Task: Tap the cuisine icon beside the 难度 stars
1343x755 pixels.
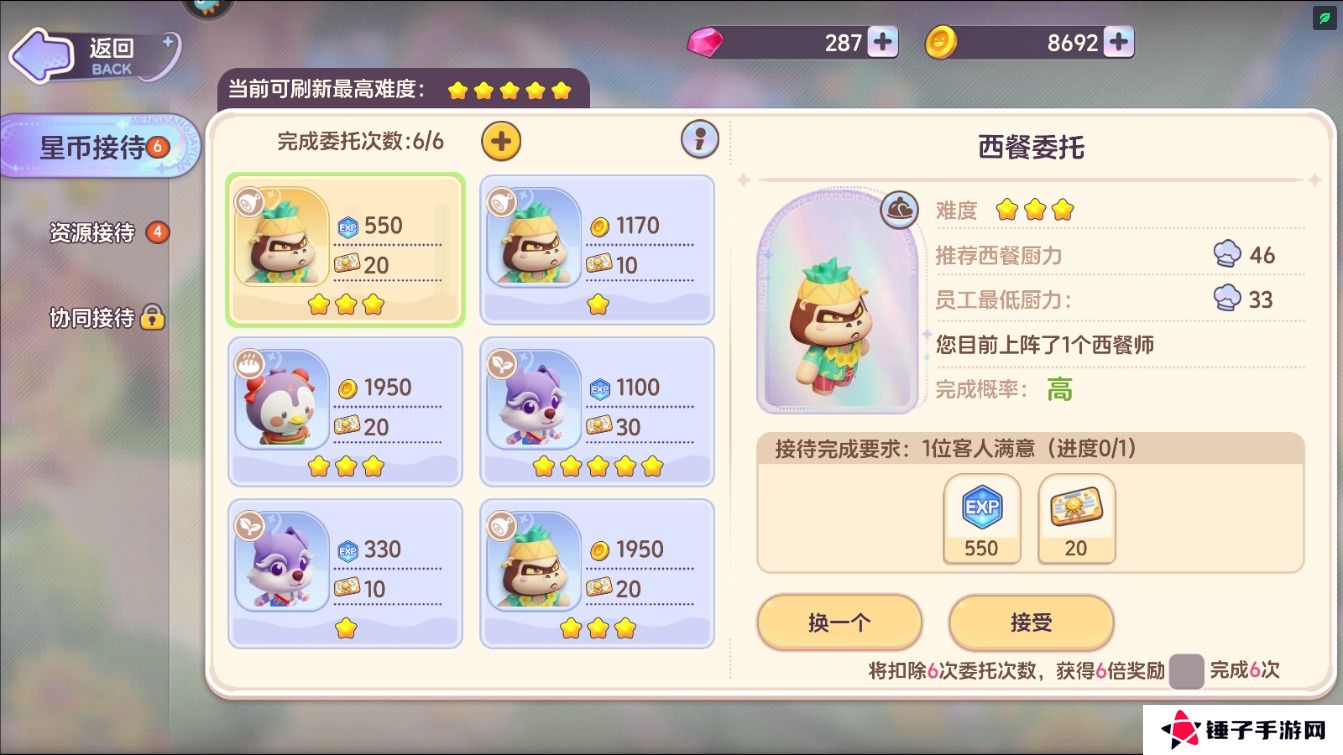Action: pyautogui.click(x=899, y=210)
